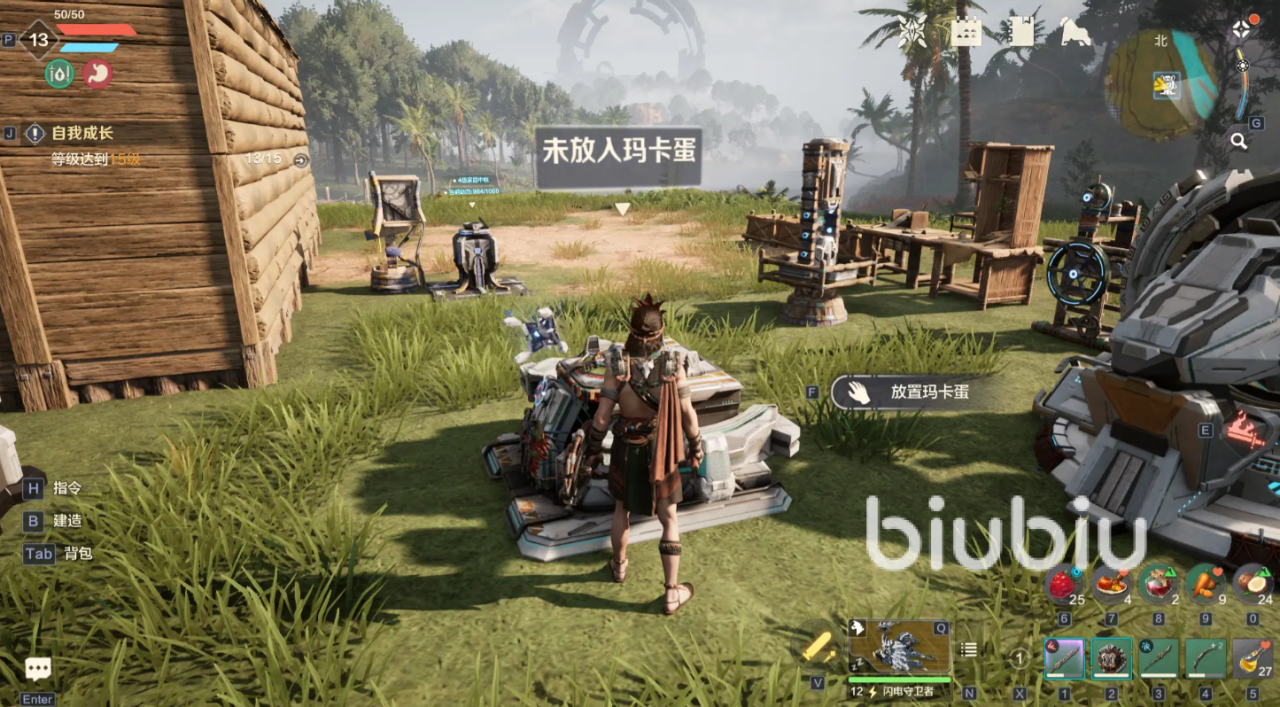Viewport: 1280px width, 707px height.
Task: Open the player level 13 badge
Action: tap(39, 40)
